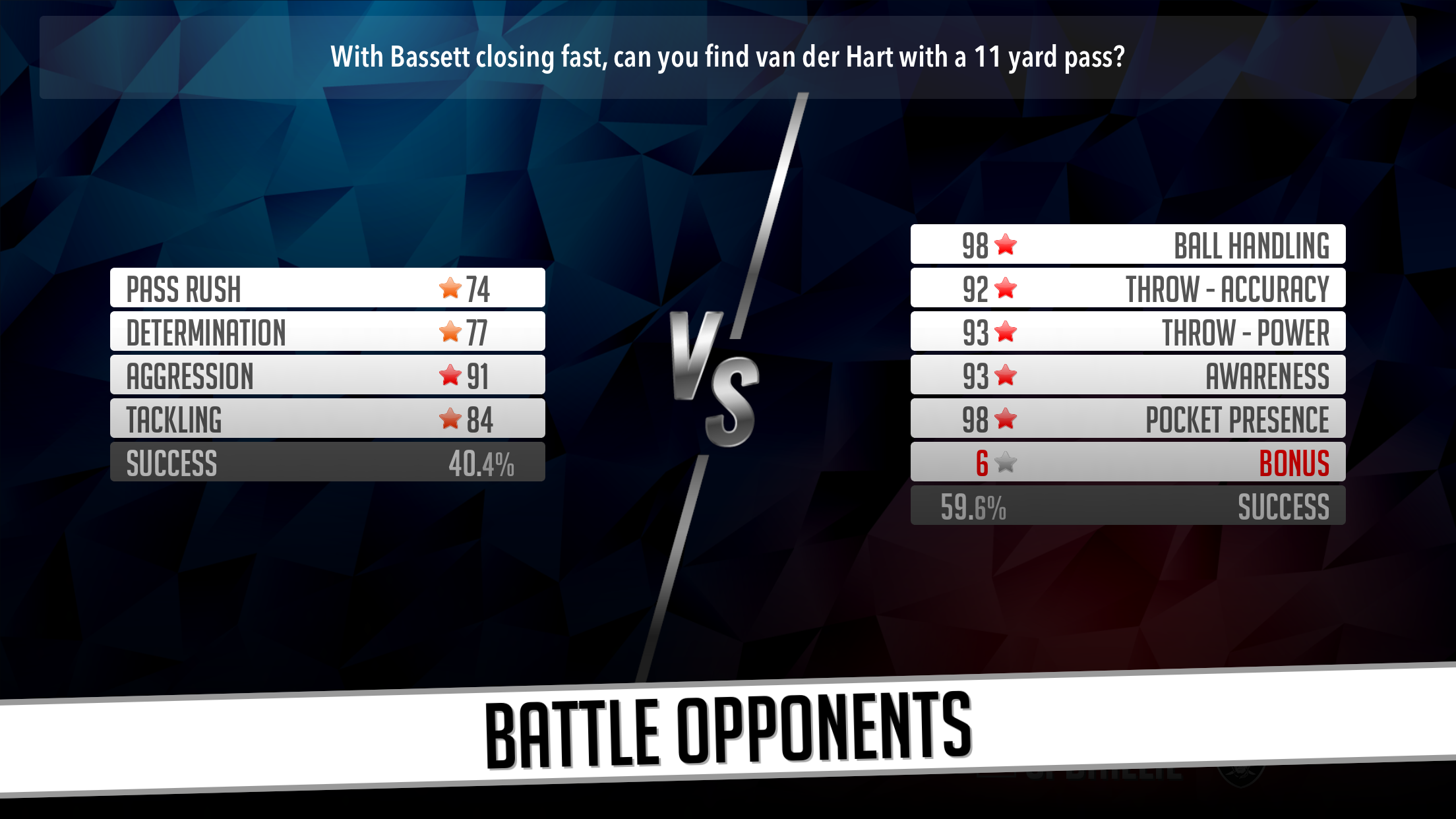1456x819 pixels.
Task: Select the THROW - ACCURACY star
Action: click(1005, 287)
